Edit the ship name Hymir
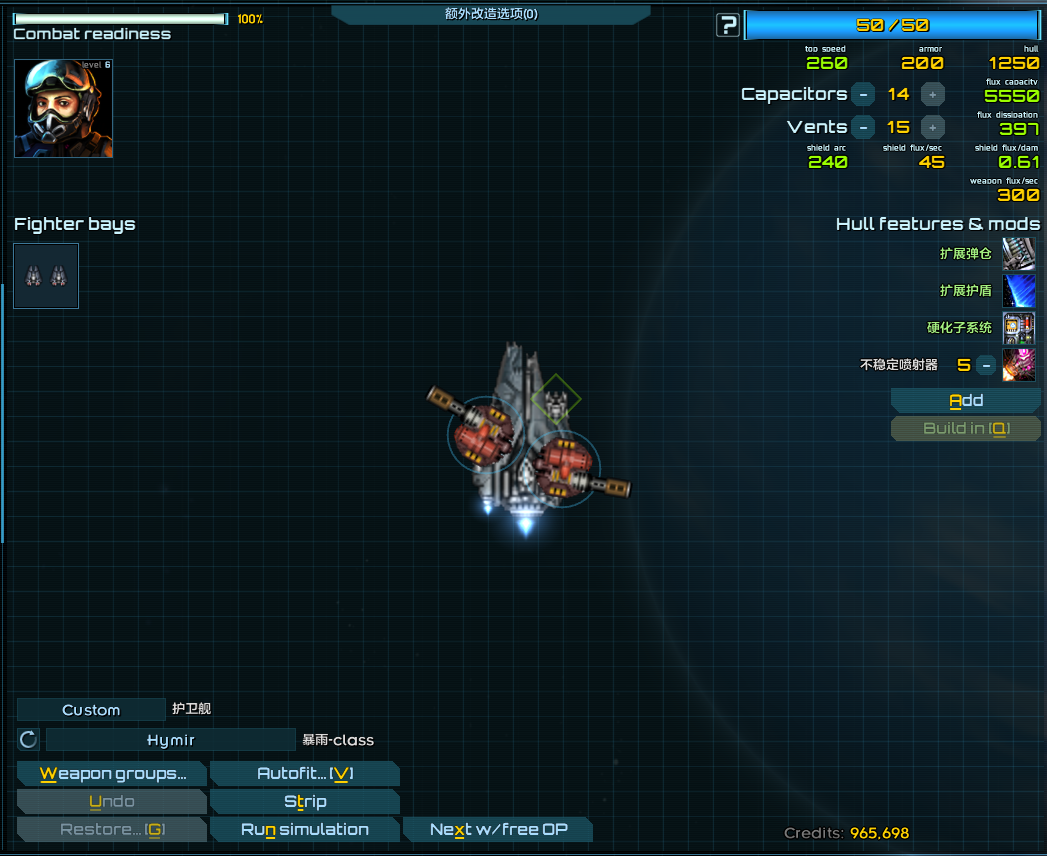 171,740
